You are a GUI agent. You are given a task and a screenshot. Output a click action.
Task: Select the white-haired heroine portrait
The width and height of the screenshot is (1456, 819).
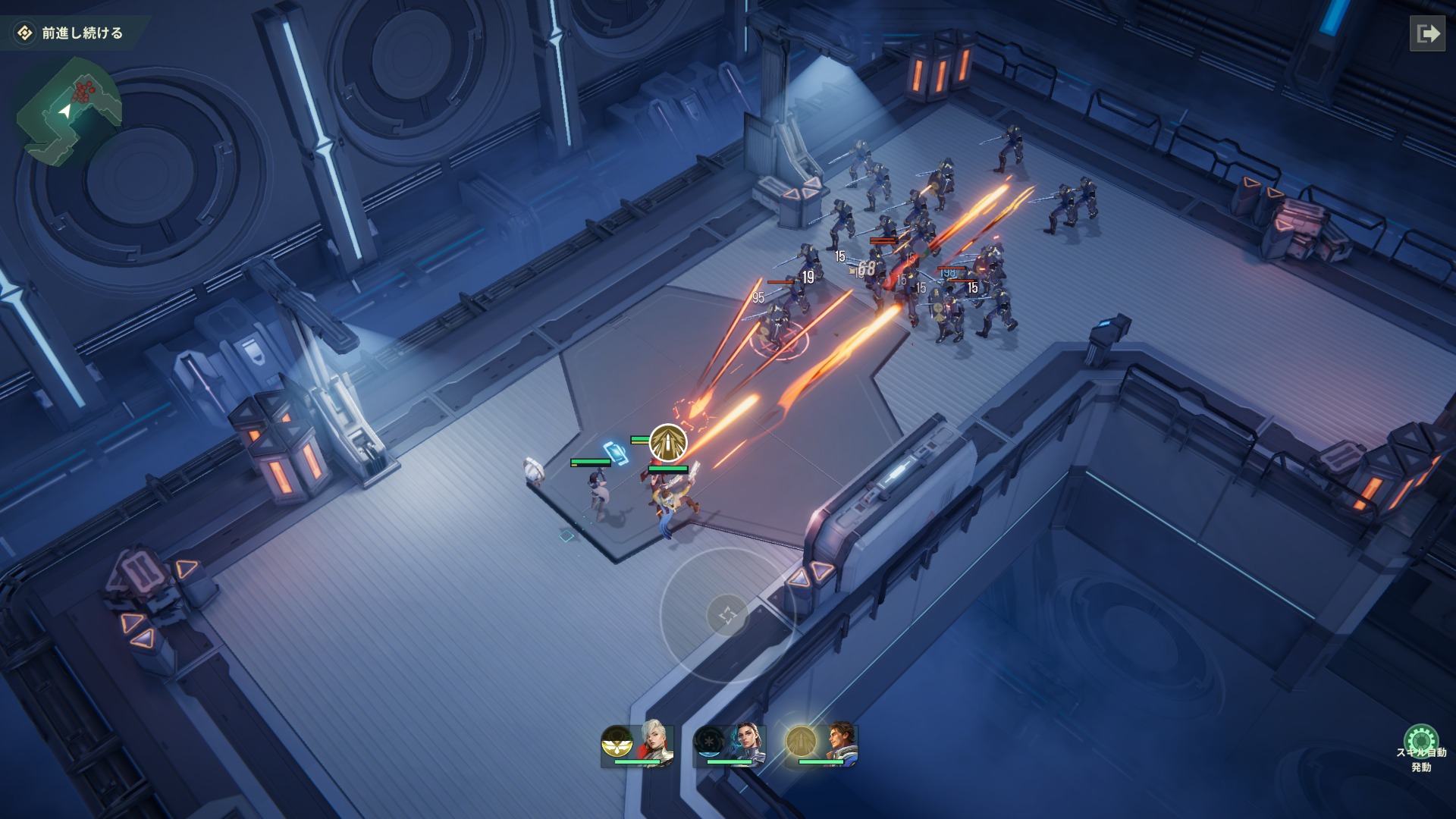coord(655,742)
